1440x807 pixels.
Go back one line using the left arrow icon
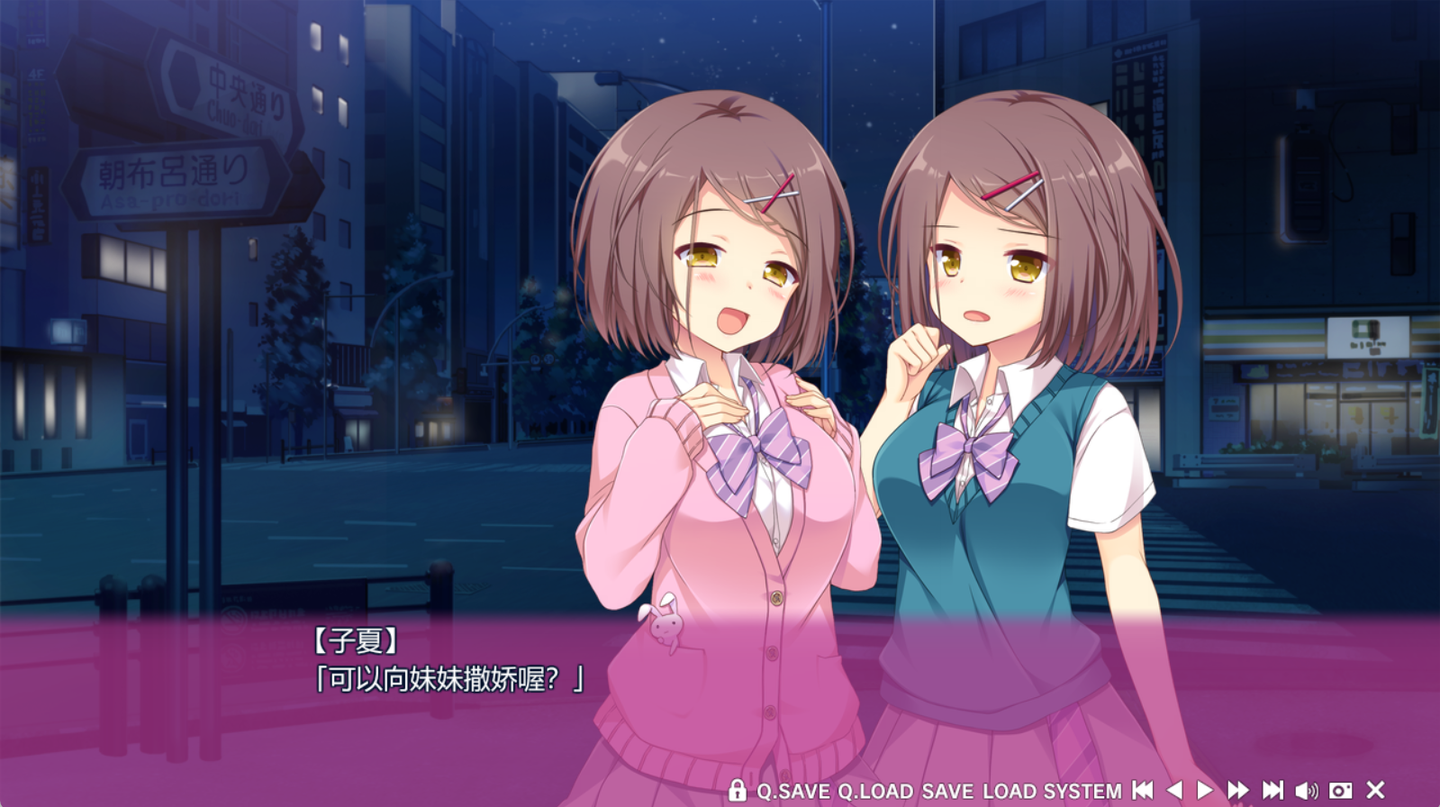[x=1176, y=791]
